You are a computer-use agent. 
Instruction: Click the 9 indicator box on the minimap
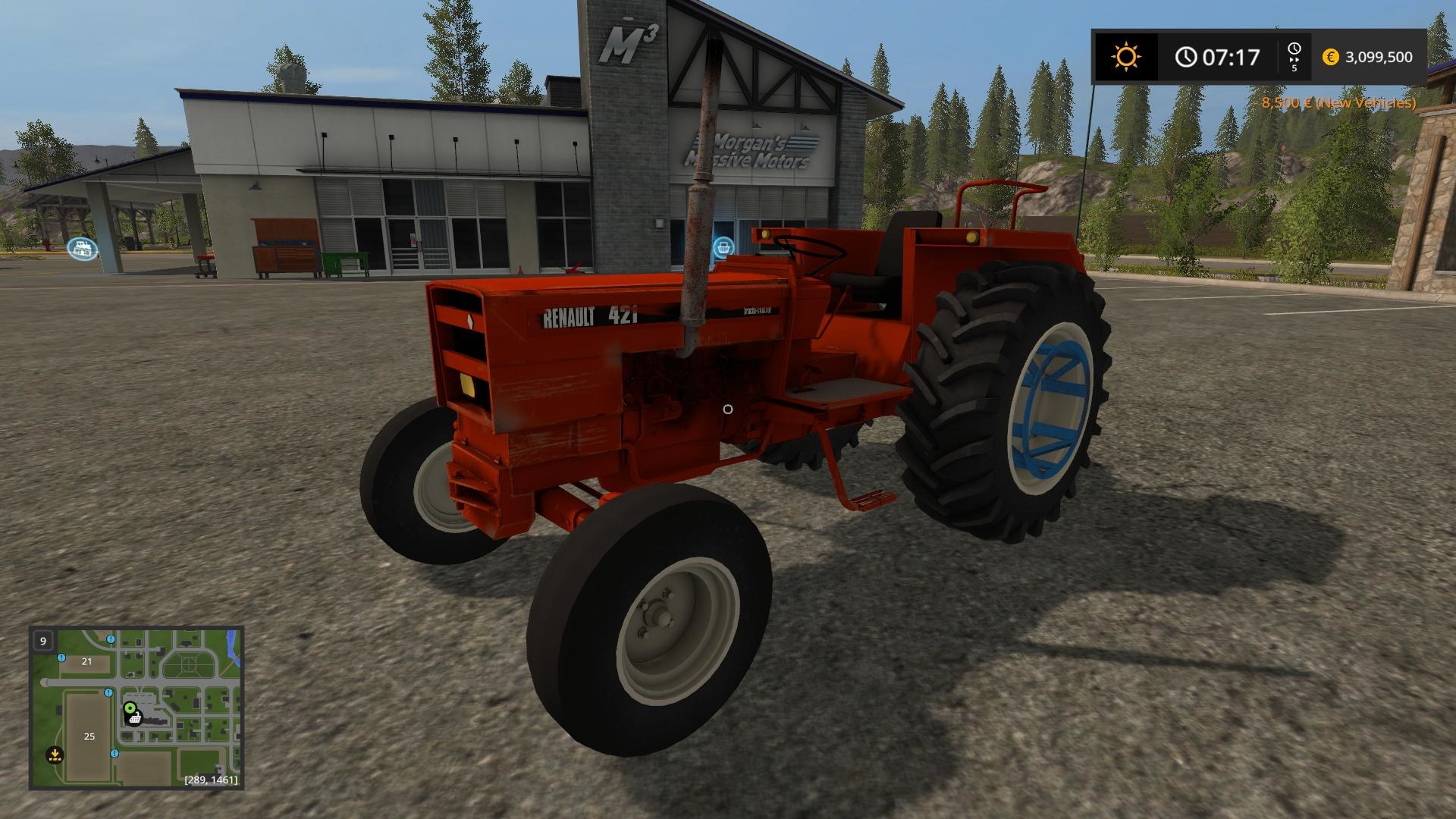43,641
